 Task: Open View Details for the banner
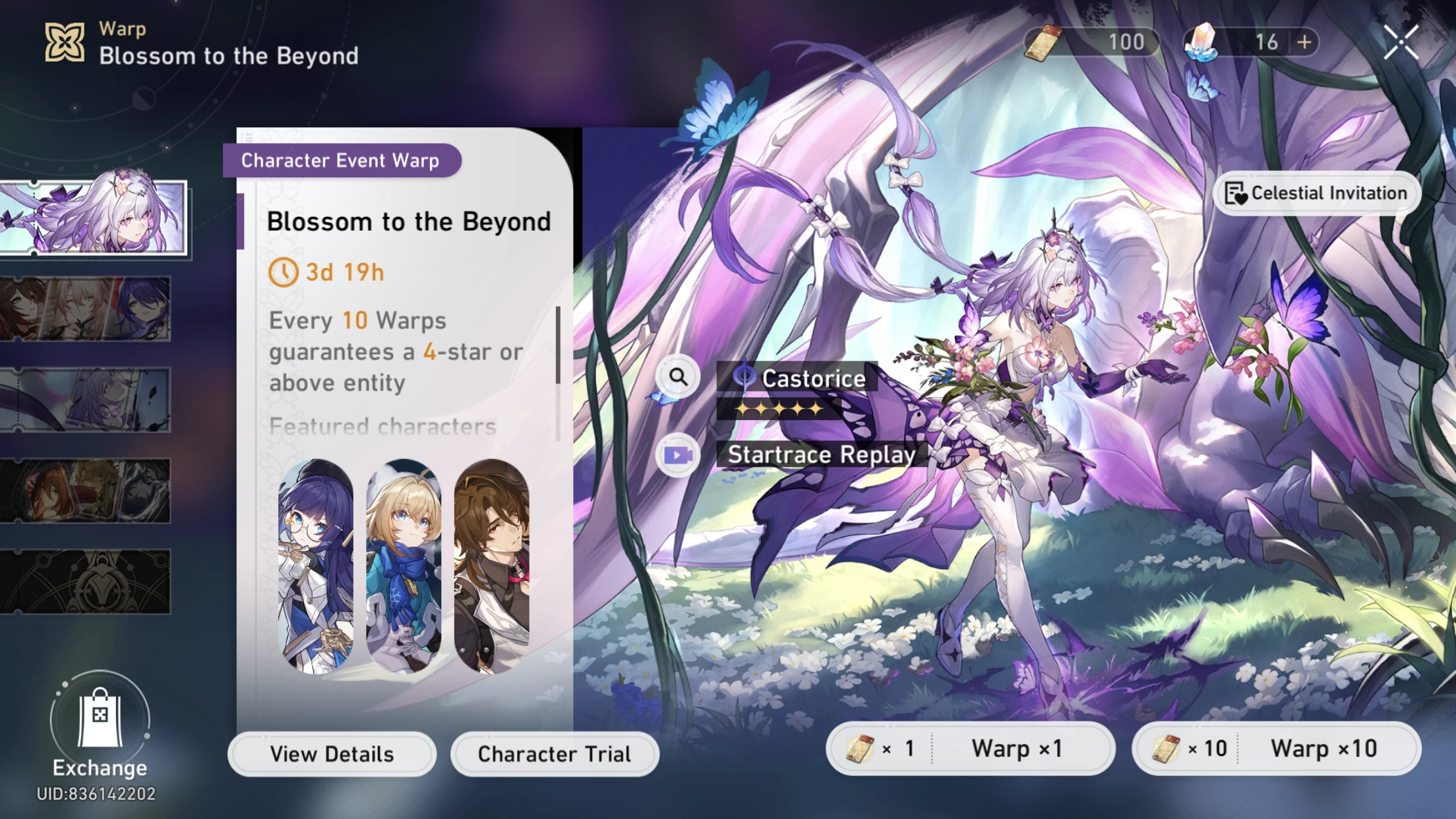pos(332,754)
